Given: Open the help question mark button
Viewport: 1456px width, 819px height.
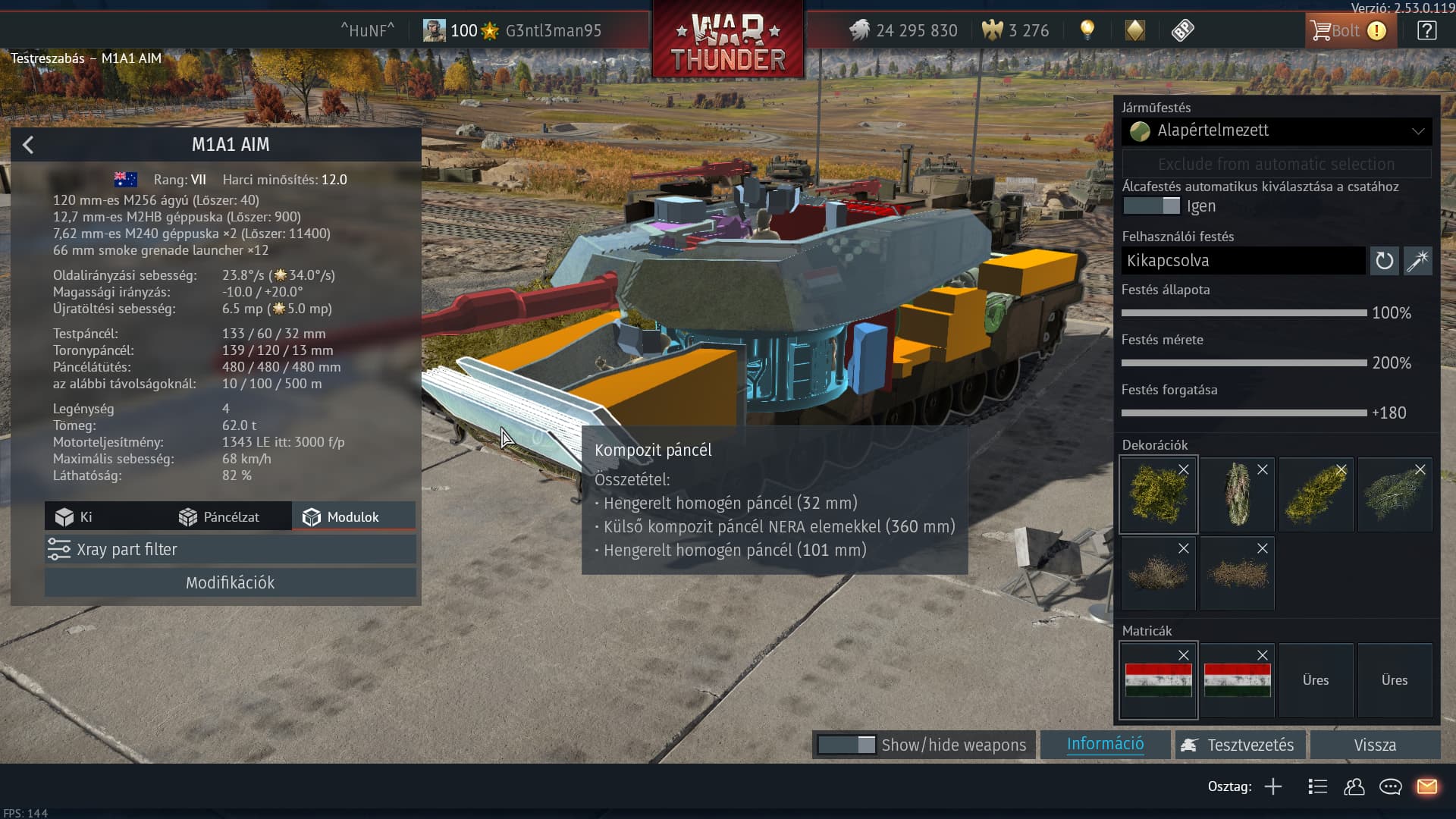Looking at the screenshot, I should (x=1426, y=31).
